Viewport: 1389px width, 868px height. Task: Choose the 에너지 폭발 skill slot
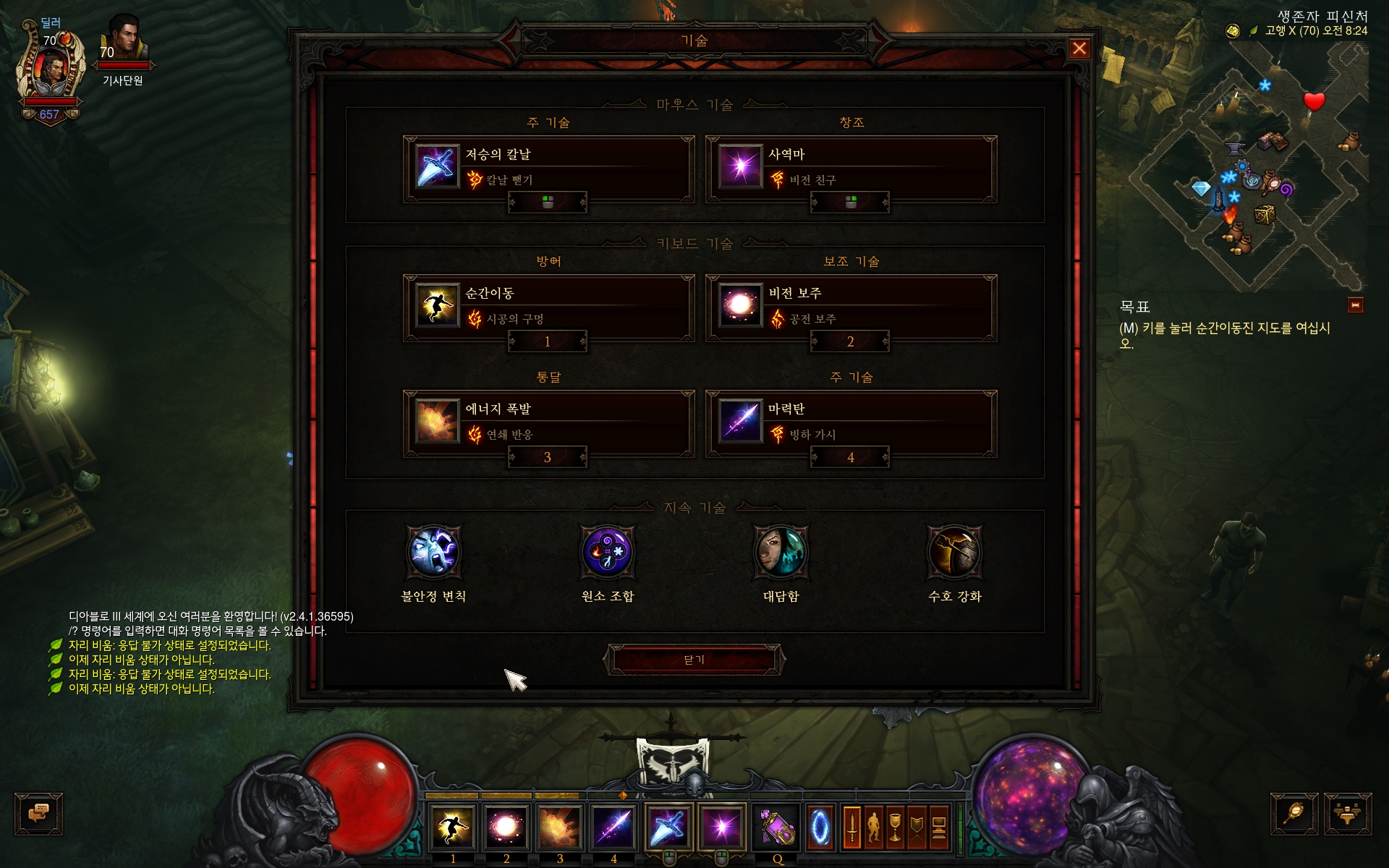coord(548,422)
